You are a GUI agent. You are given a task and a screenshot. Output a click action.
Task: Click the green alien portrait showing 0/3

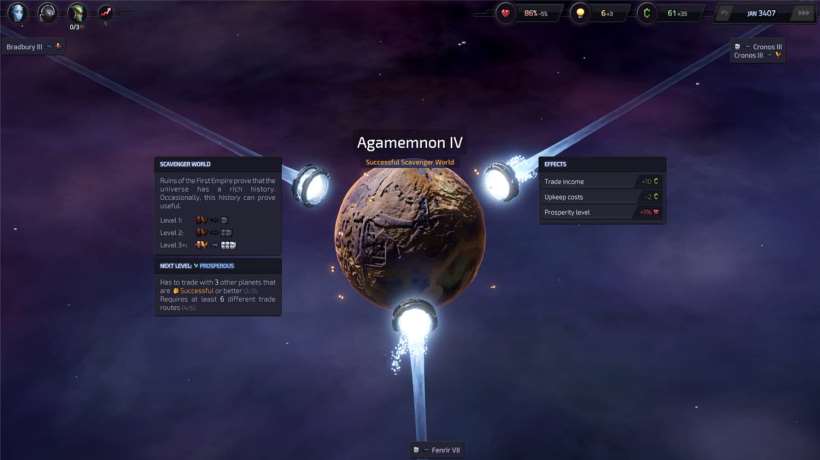coord(77,13)
